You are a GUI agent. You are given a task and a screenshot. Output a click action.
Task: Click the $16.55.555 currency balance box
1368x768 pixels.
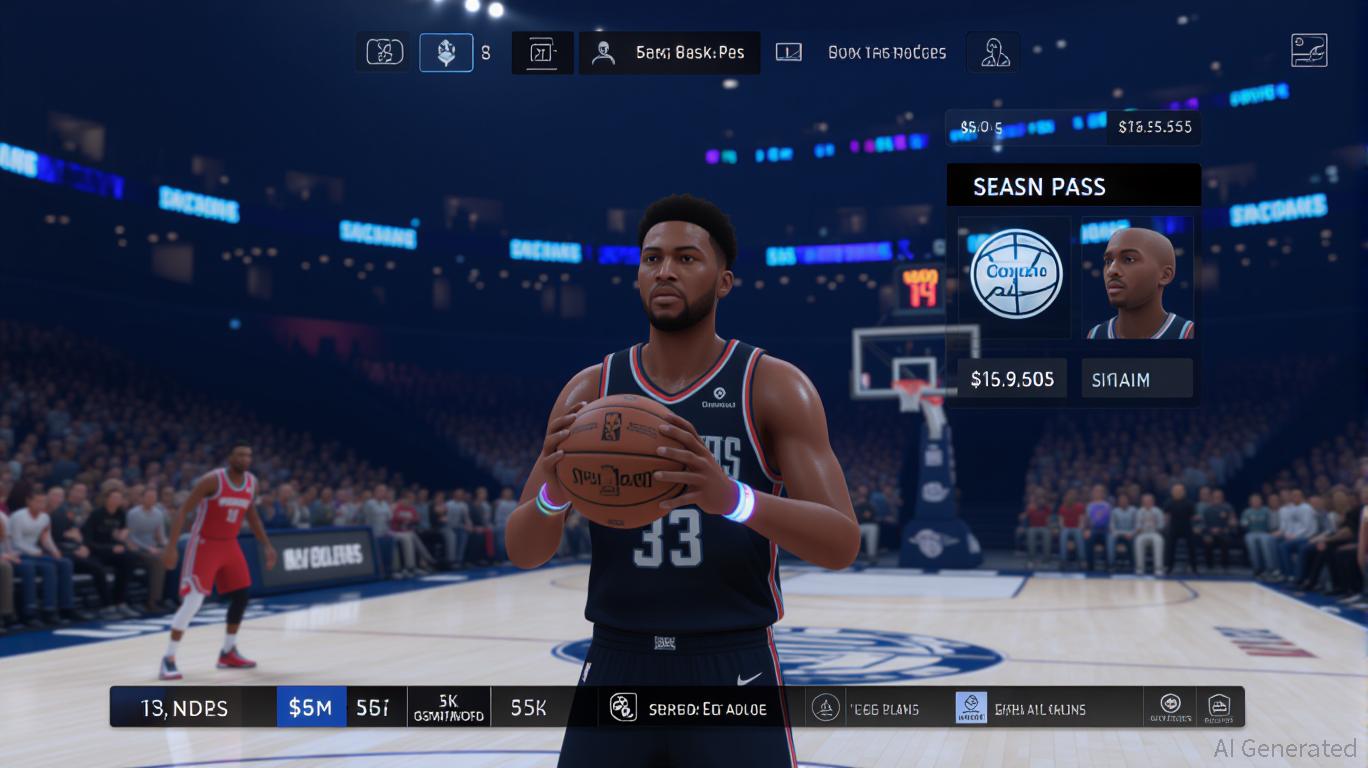[x=1154, y=127]
